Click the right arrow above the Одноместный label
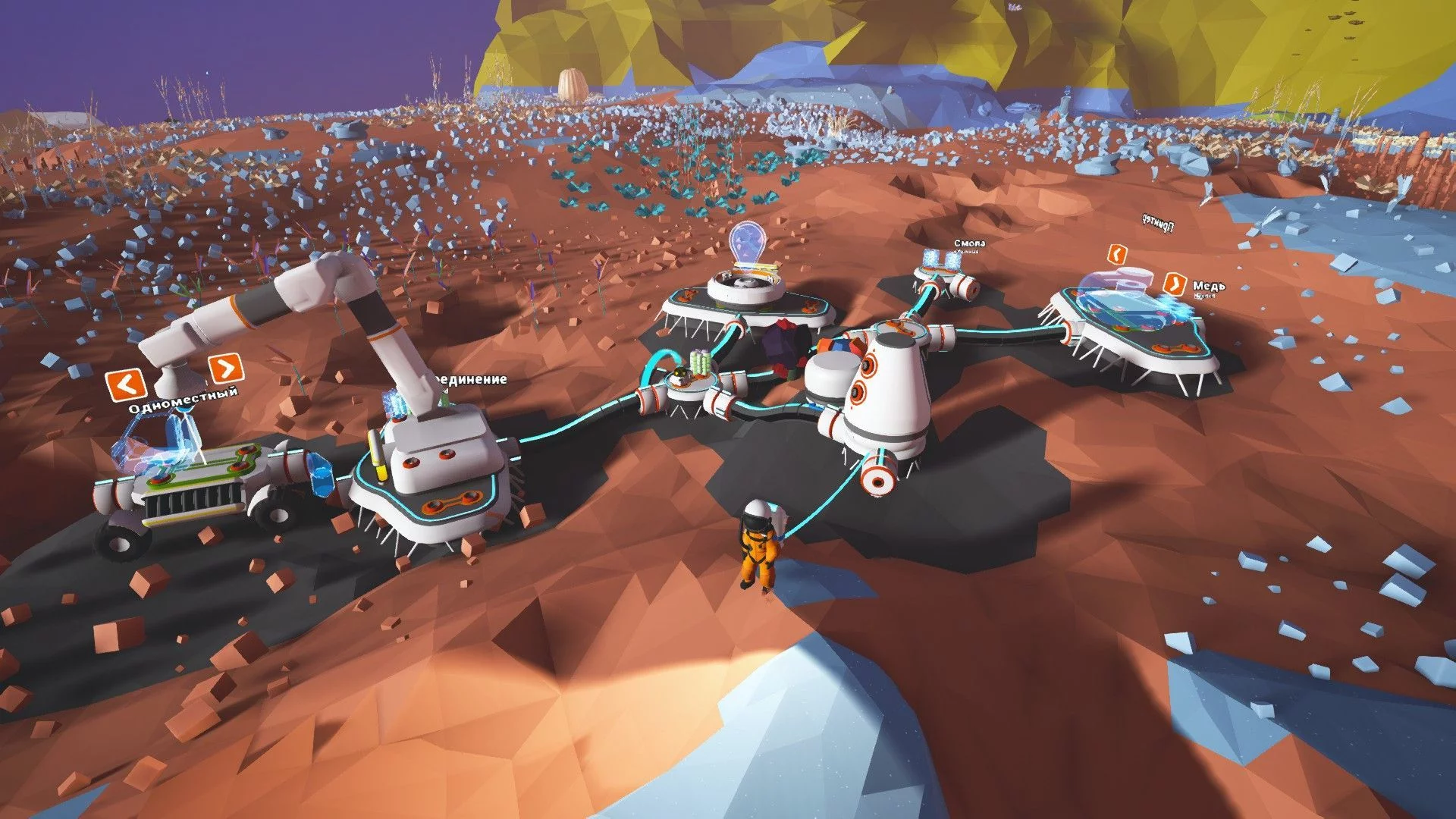 (225, 369)
